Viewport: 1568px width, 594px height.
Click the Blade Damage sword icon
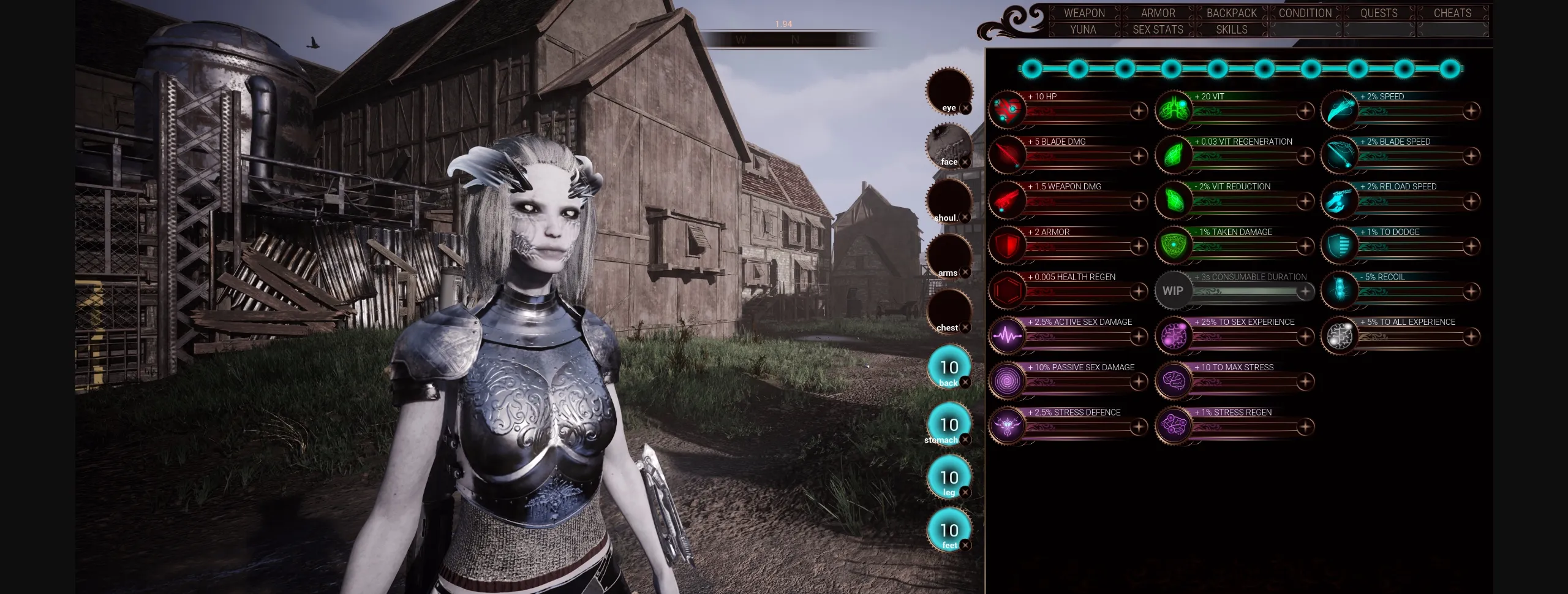(x=1007, y=155)
